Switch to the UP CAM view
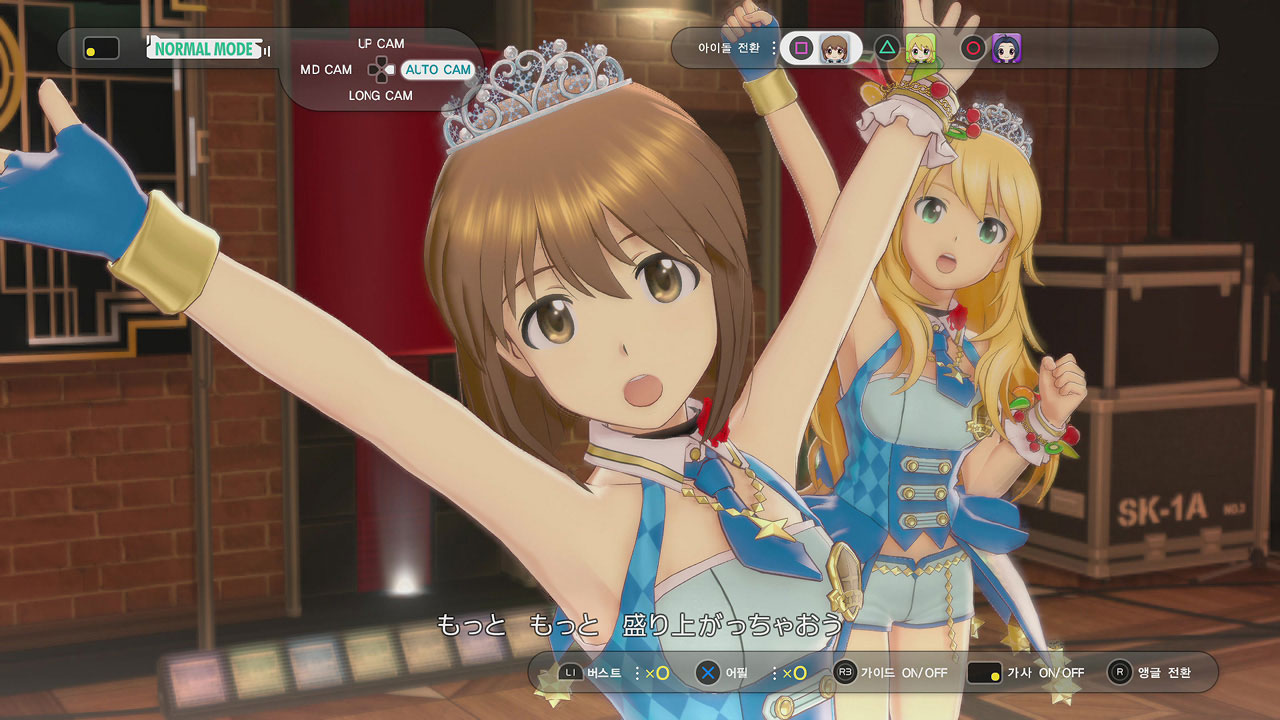1280x720 pixels. [x=380, y=44]
